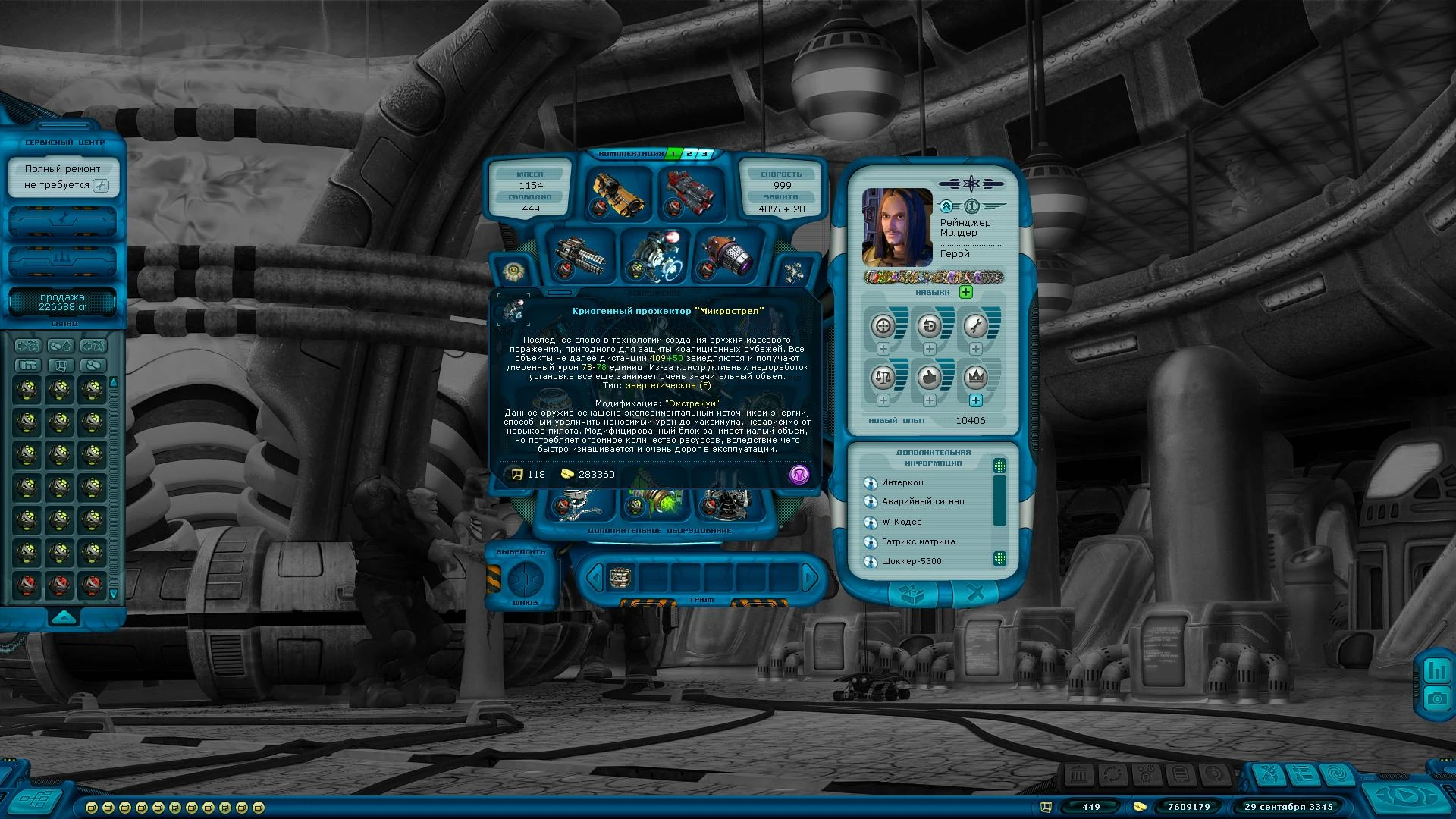
Task: Collapse the warehouse panel with the up arrow
Action: pyautogui.click(x=63, y=617)
